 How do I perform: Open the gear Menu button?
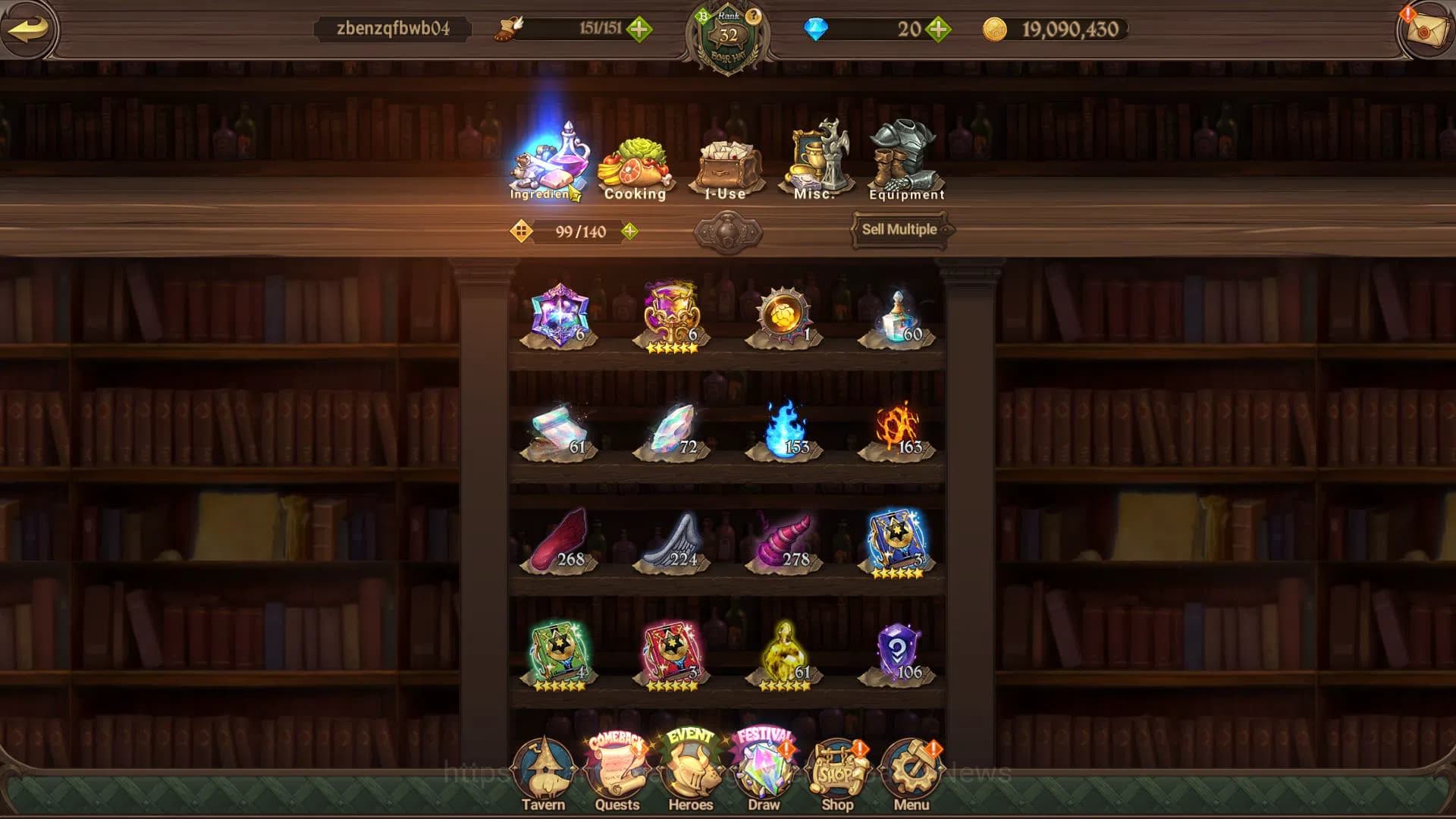(x=911, y=775)
